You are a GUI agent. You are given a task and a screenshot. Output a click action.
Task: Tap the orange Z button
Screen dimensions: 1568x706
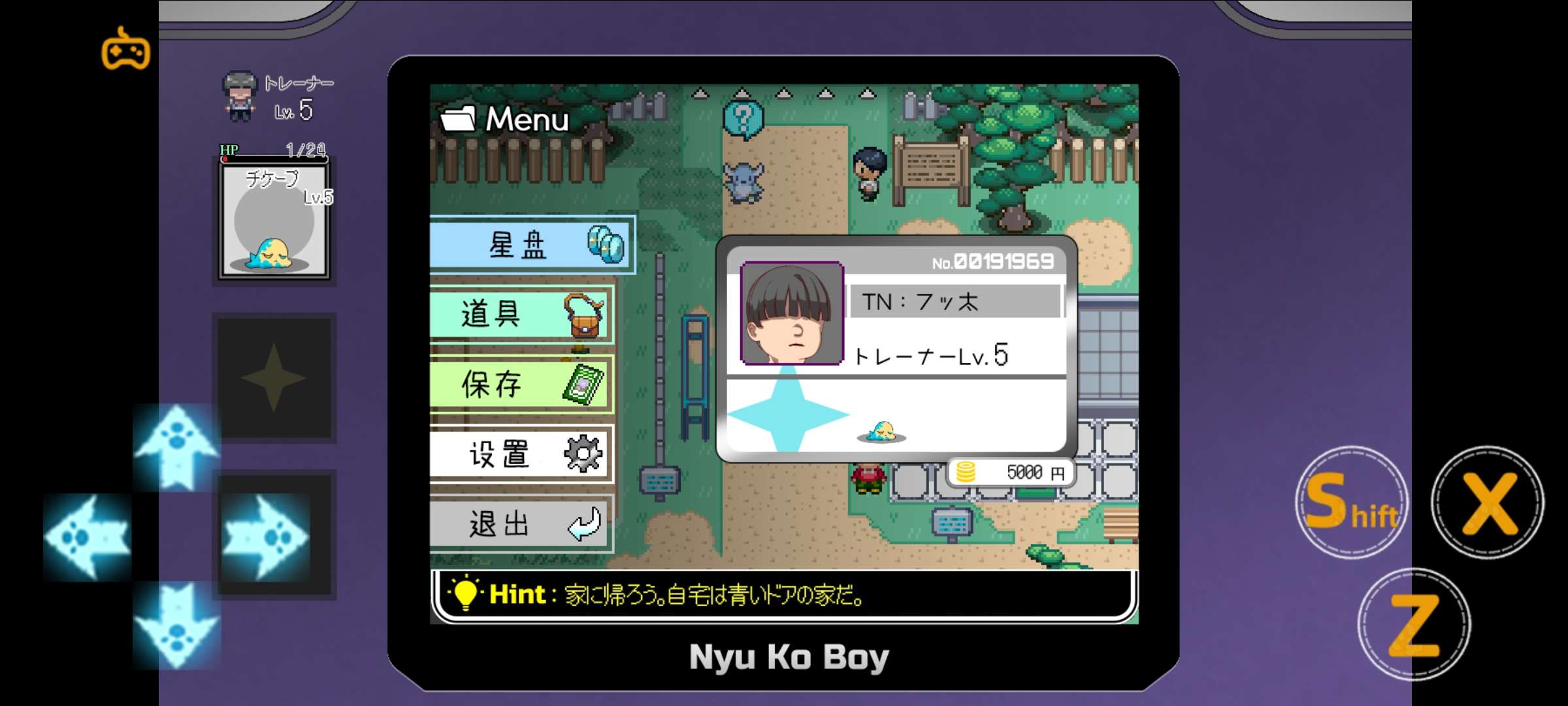[1414, 625]
